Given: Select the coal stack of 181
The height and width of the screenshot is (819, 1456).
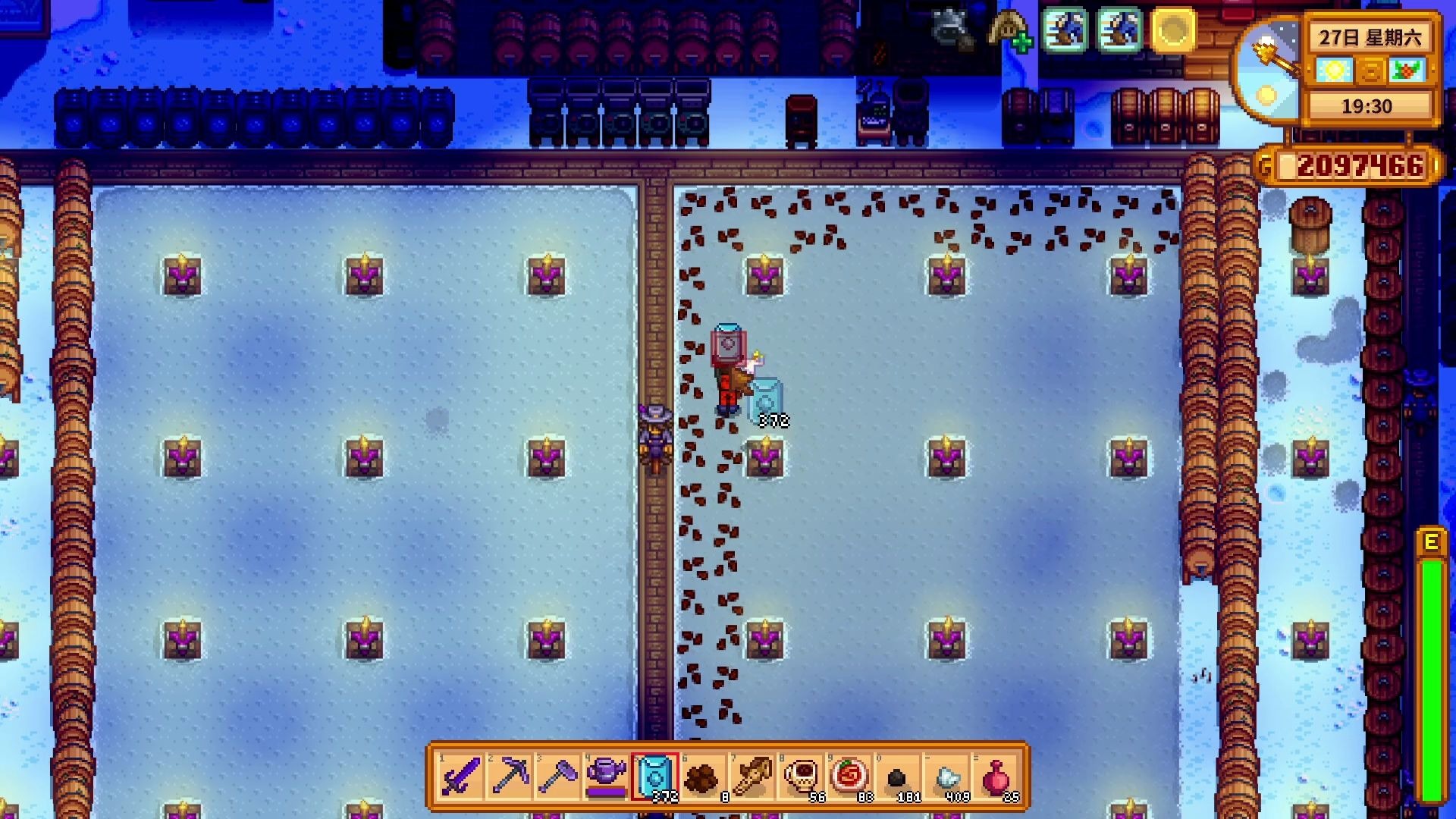Looking at the screenshot, I should pyautogui.click(x=898, y=777).
